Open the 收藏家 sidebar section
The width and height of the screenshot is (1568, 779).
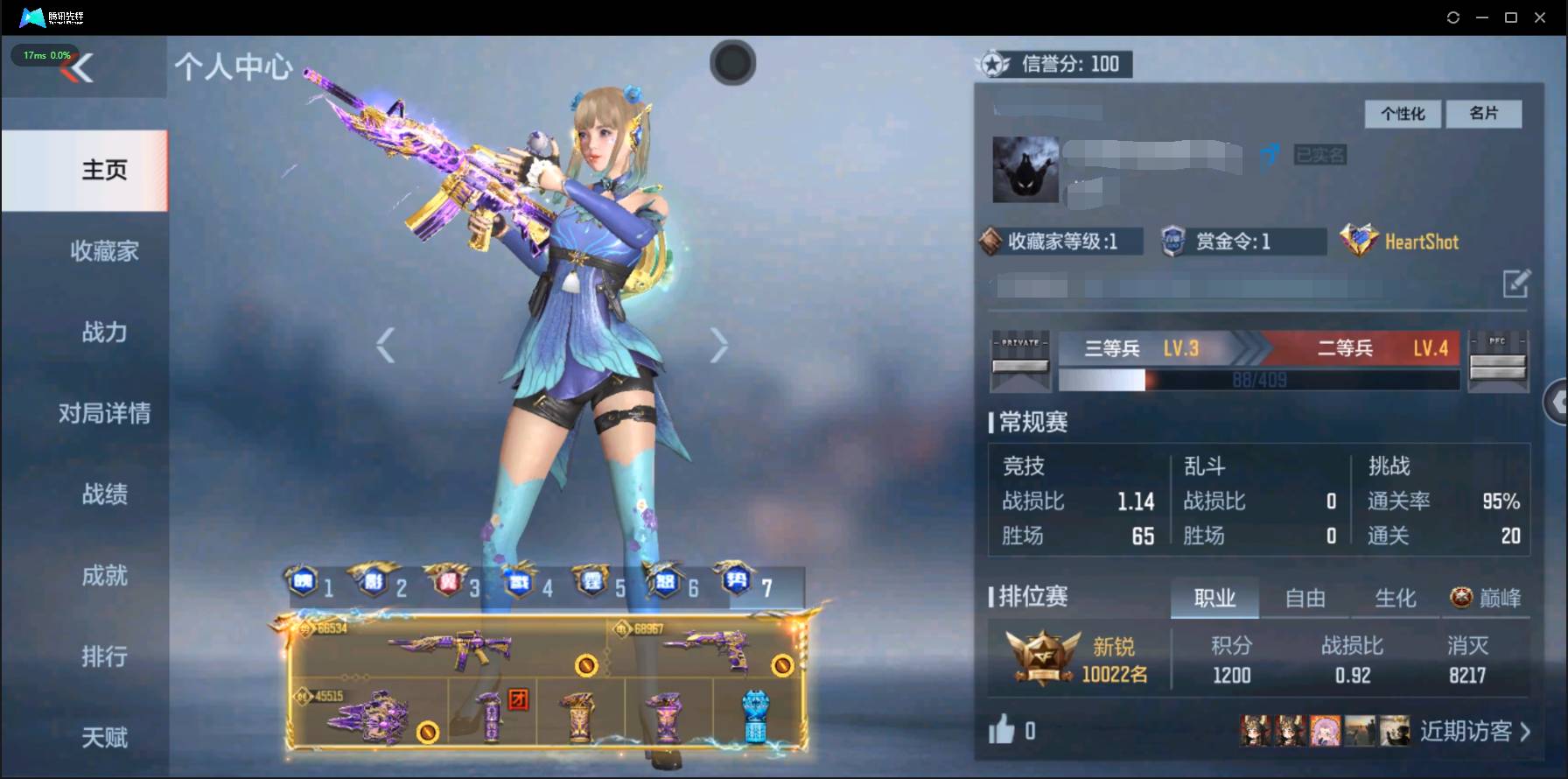[104, 252]
